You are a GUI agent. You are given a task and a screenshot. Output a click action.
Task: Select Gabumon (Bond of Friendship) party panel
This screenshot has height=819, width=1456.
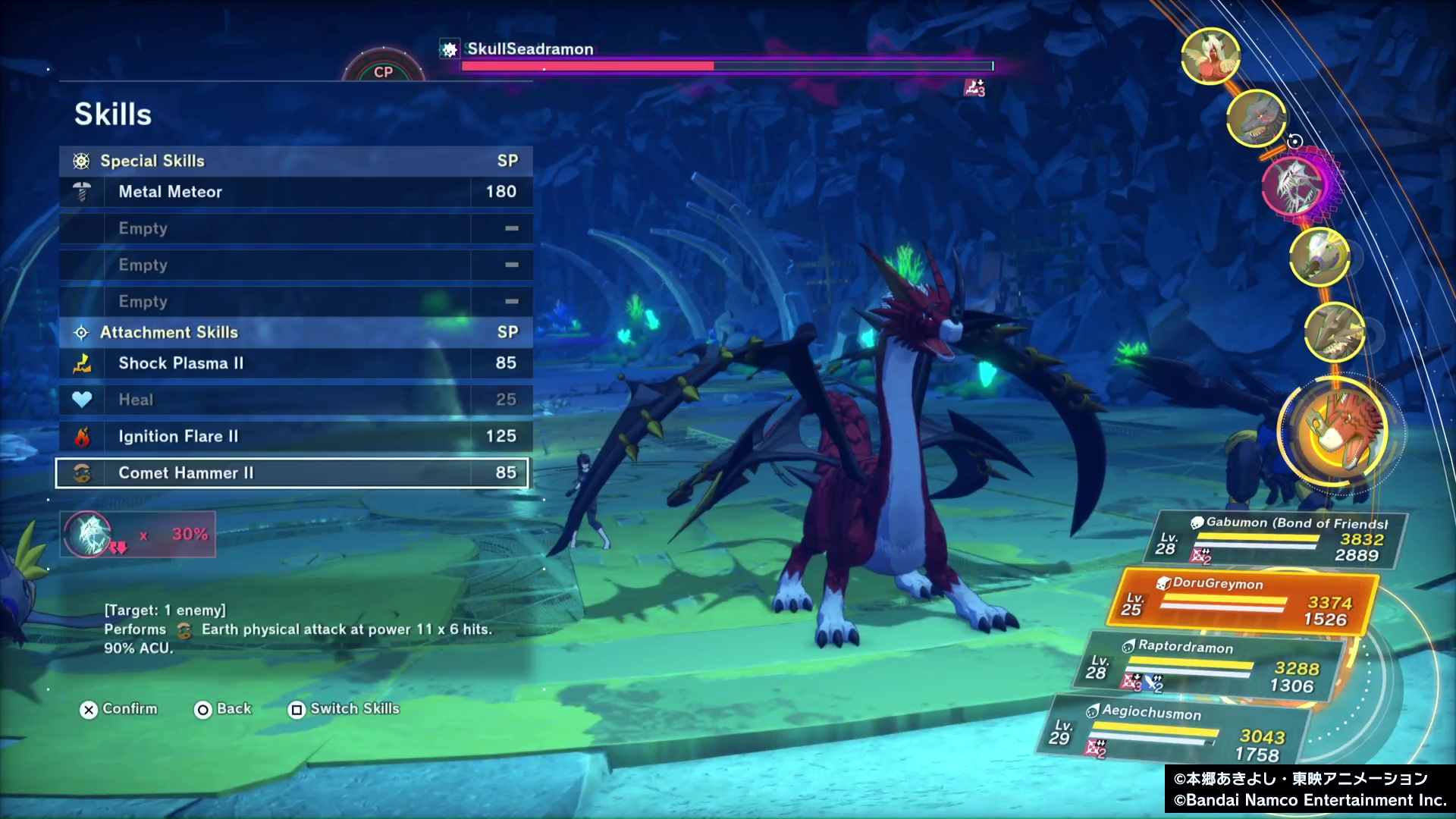point(1282,539)
